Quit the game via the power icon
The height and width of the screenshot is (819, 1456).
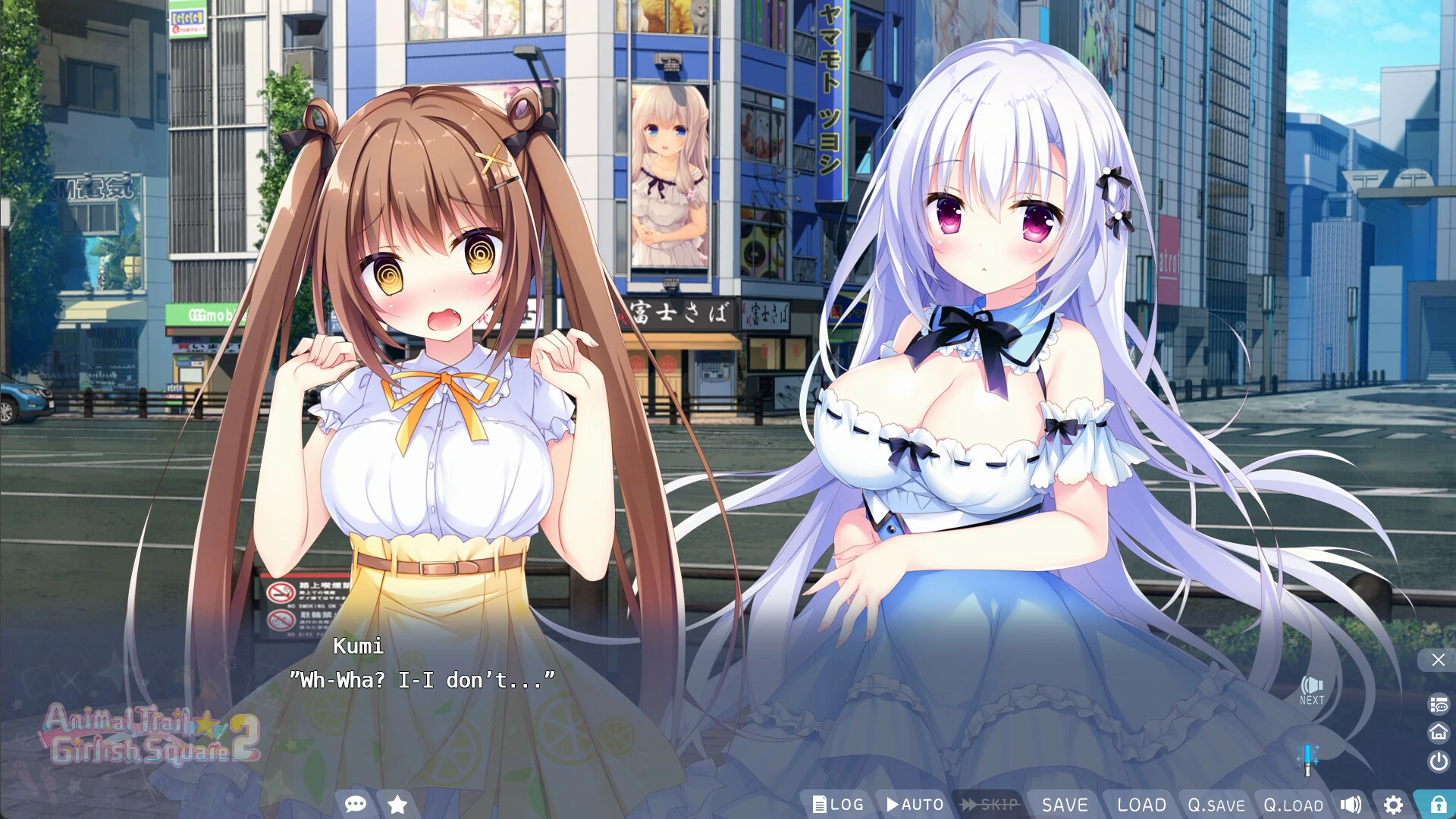[1436, 761]
